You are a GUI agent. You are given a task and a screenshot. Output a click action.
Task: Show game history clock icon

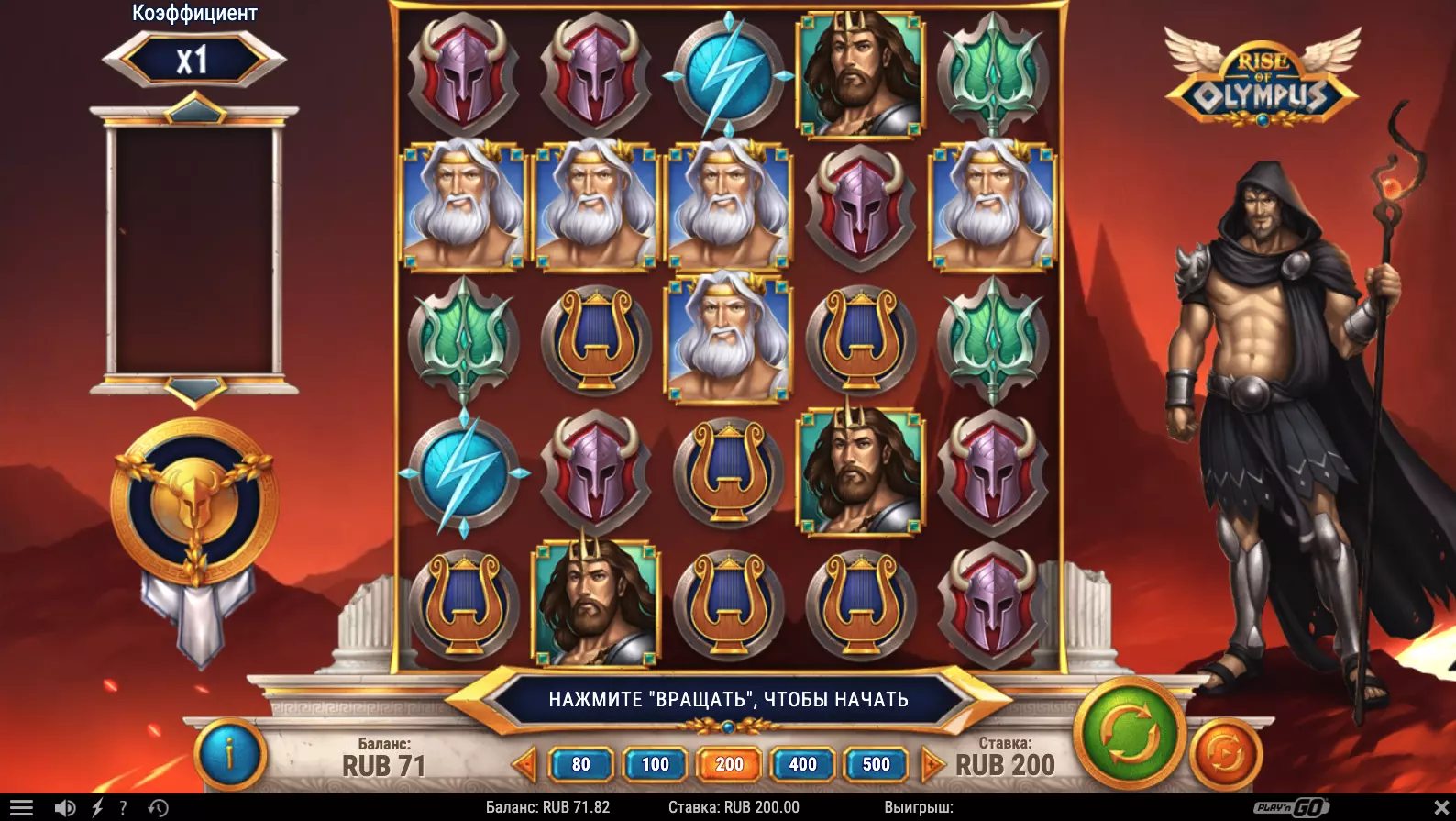(158, 808)
